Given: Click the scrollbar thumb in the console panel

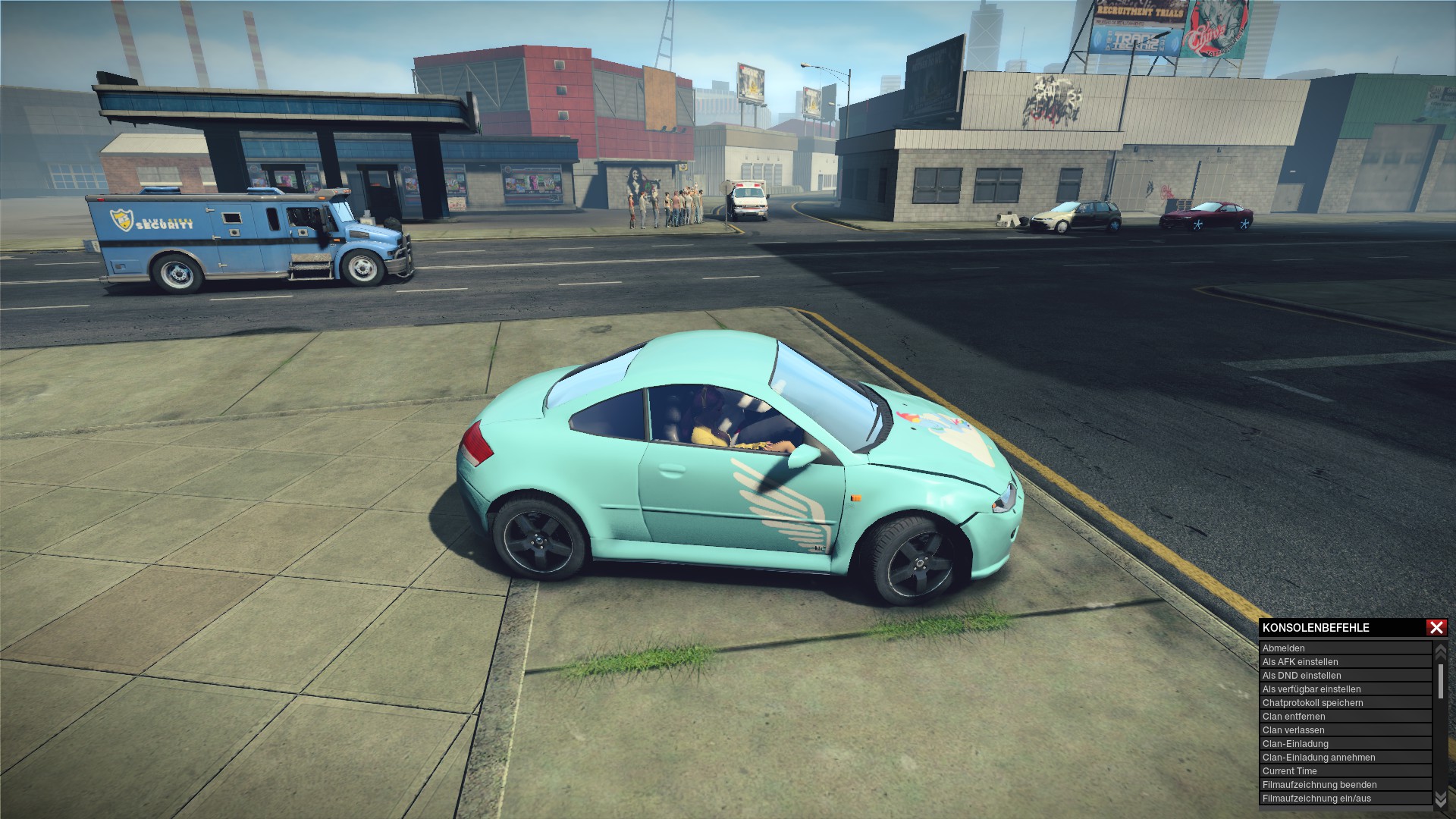Looking at the screenshot, I should tap(1441, 680).
